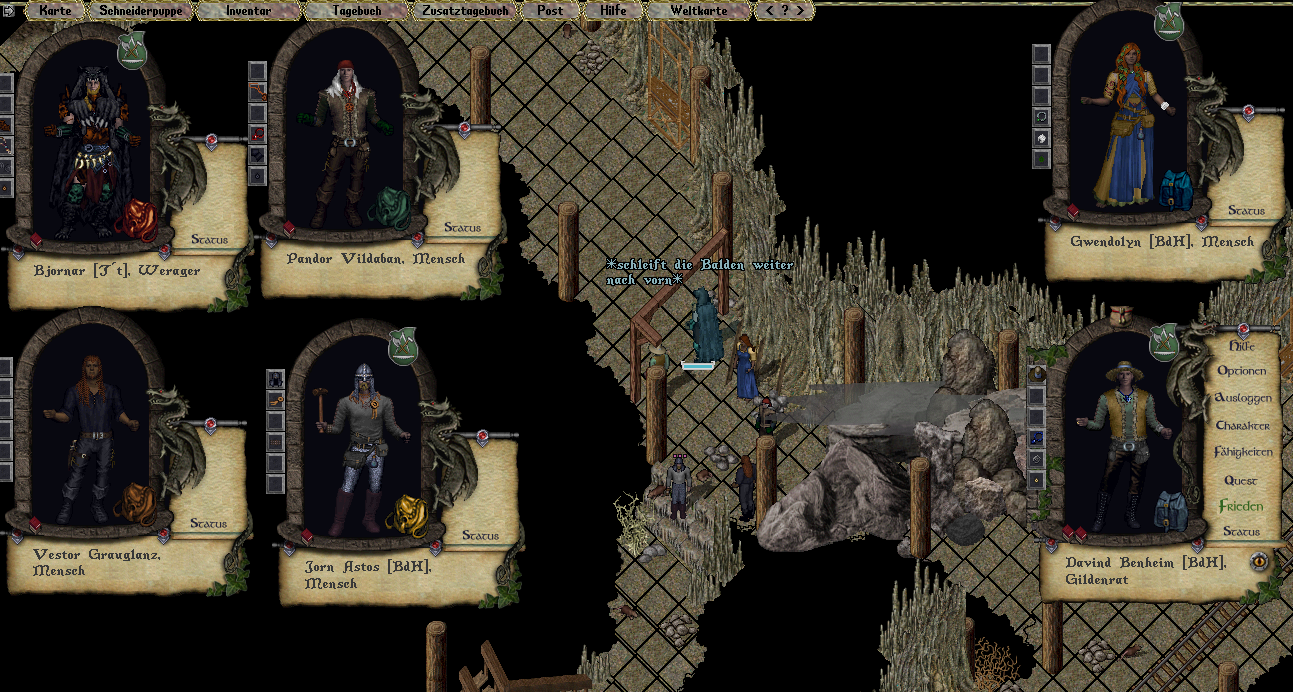Toggle the green Frieden peace mode button

point(1241,506)
